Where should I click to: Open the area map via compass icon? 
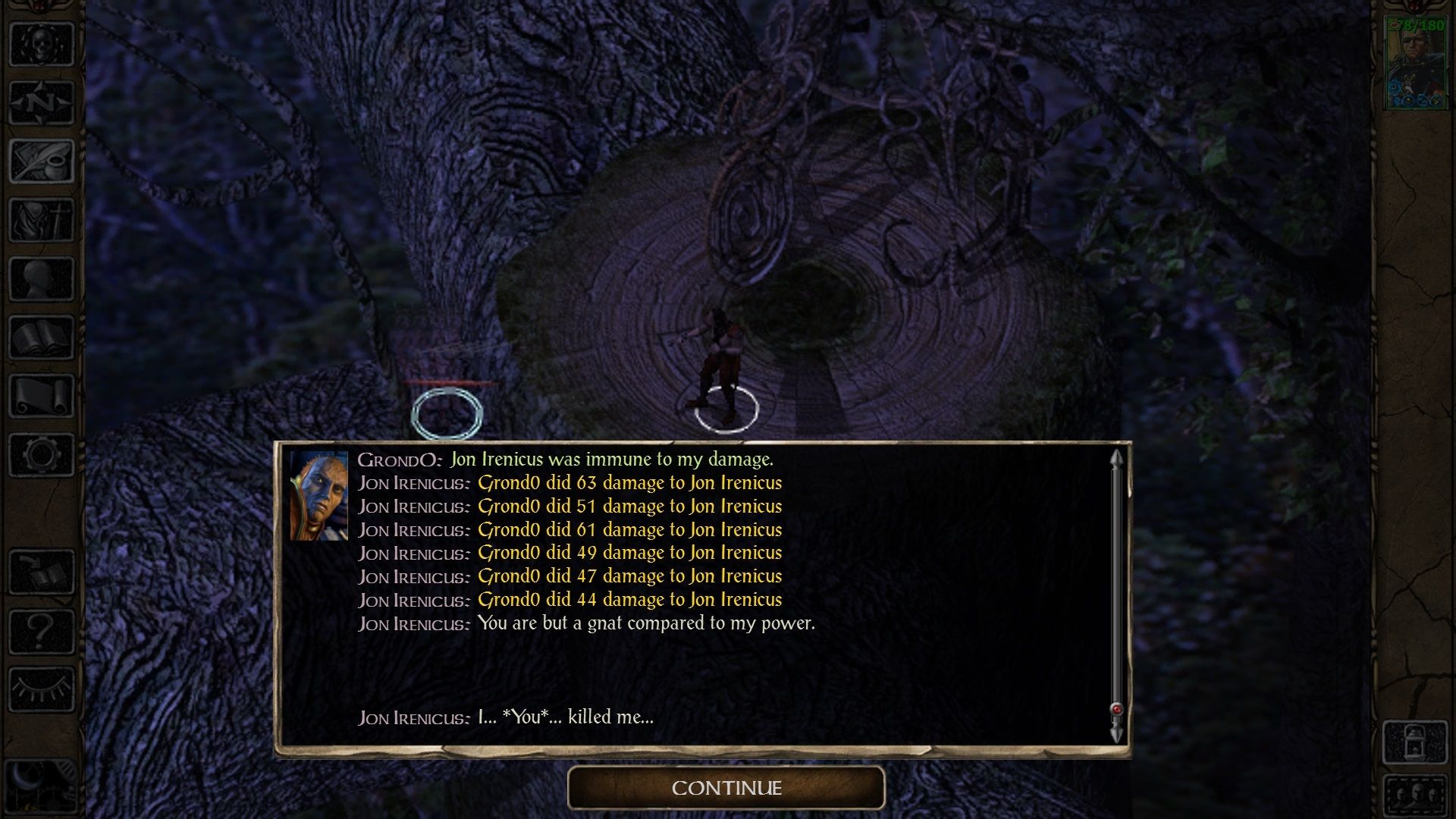click(42, 102)
